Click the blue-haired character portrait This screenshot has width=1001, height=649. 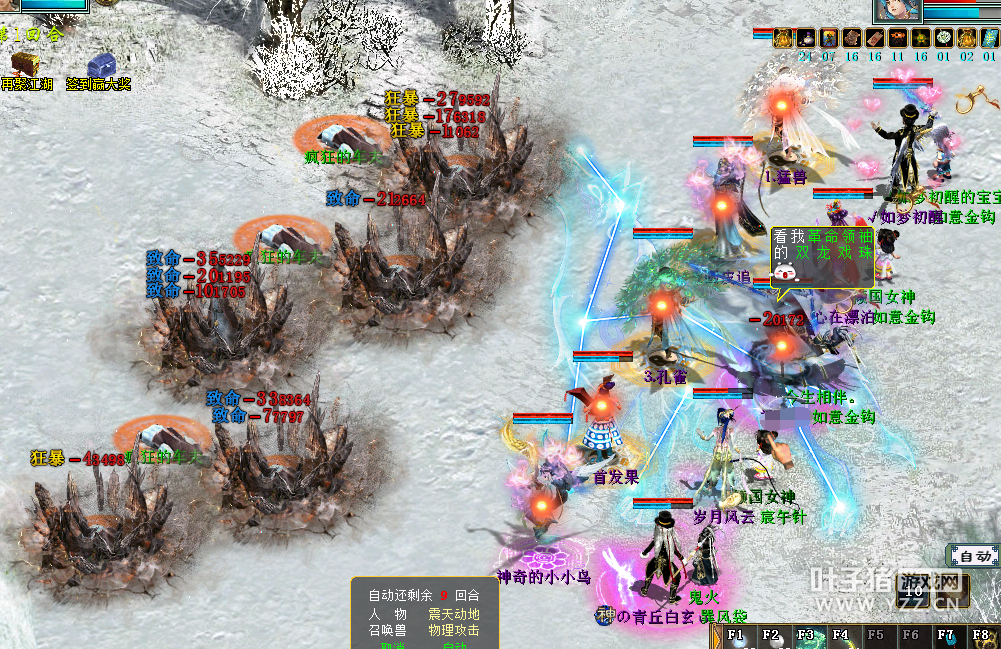896,10
